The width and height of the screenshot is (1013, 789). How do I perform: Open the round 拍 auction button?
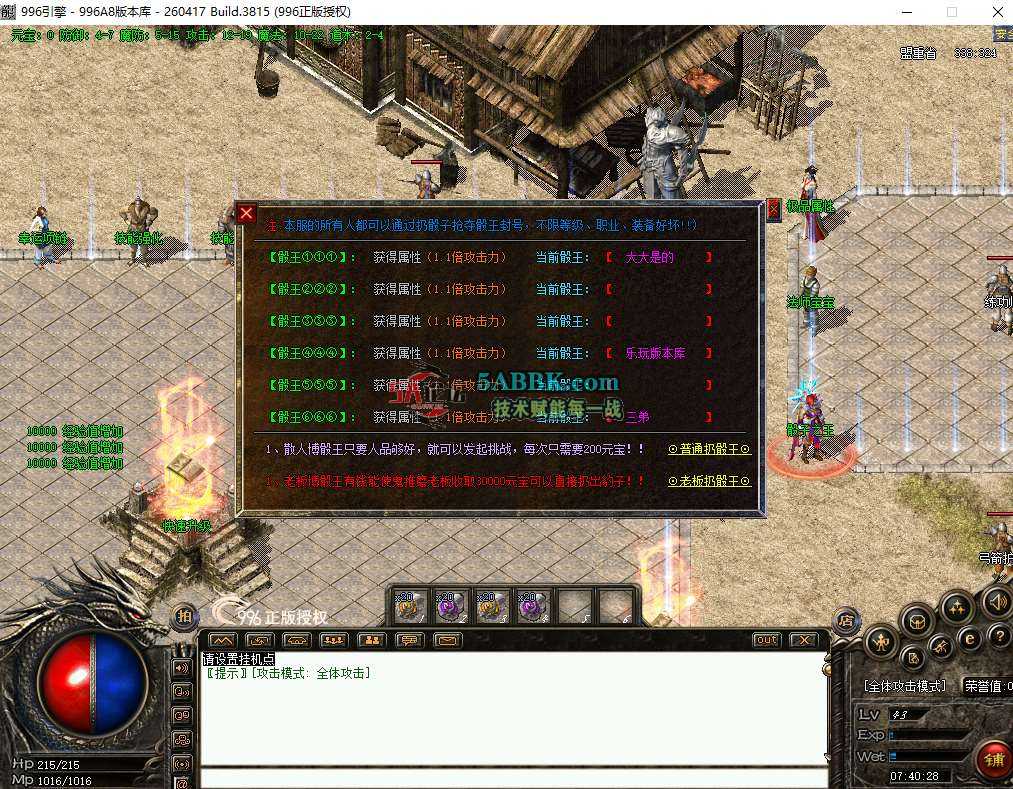point(185,617)
